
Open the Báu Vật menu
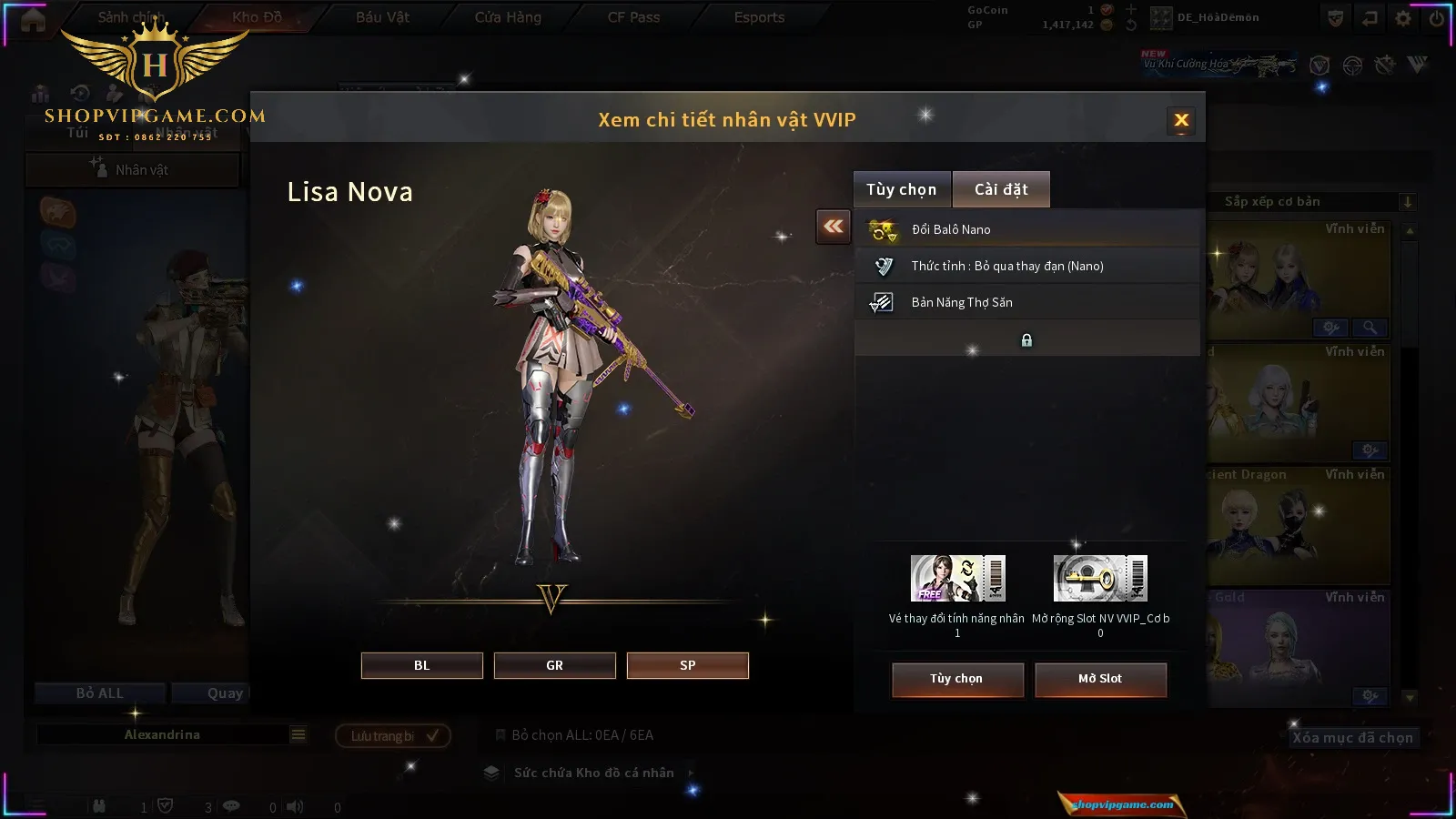[x=382, y=17]
